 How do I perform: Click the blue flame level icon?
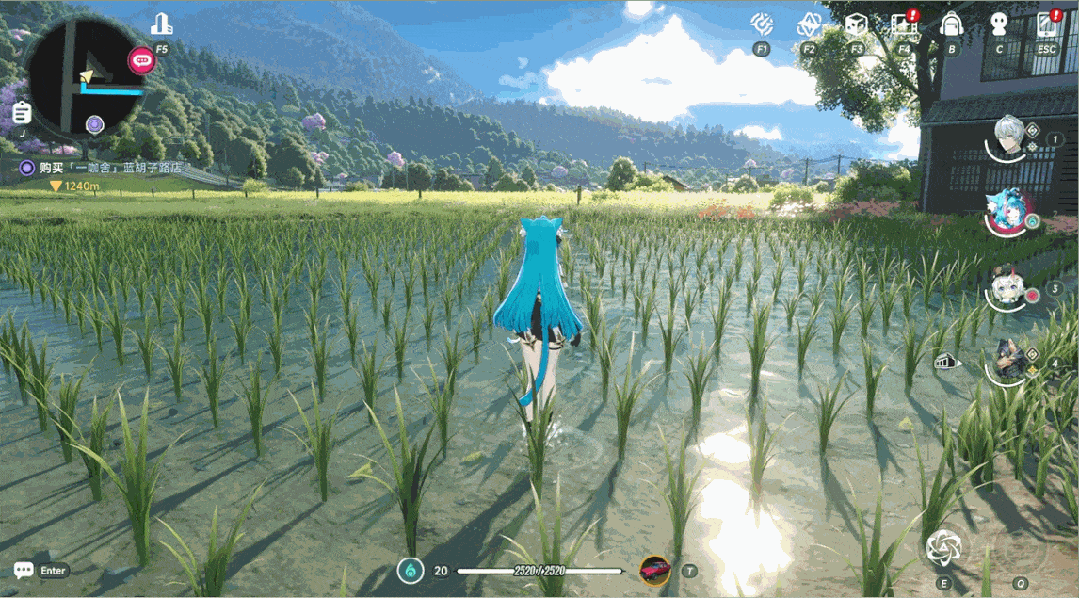[x=409, y=571]
